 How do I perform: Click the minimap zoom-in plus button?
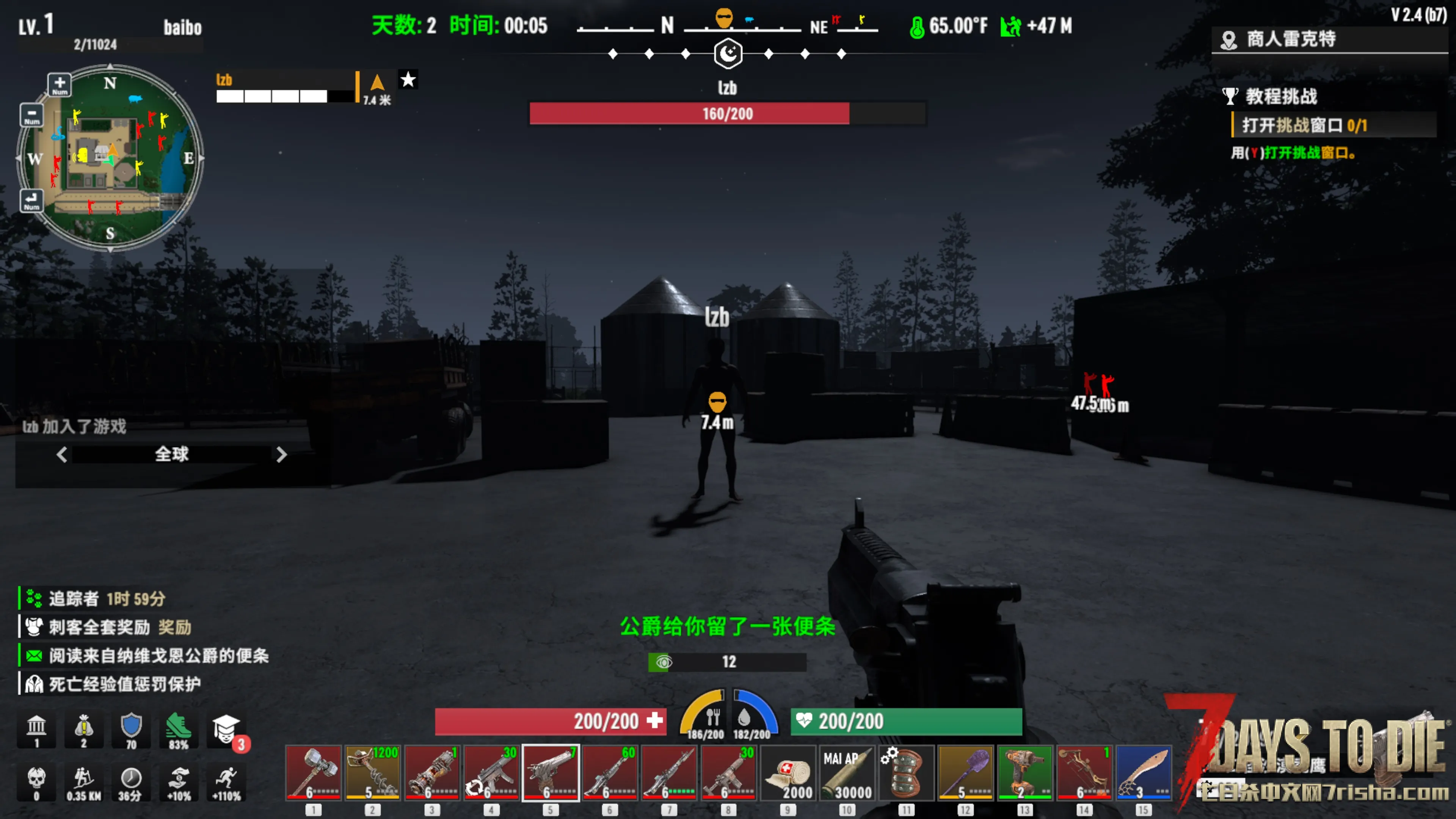60,85
